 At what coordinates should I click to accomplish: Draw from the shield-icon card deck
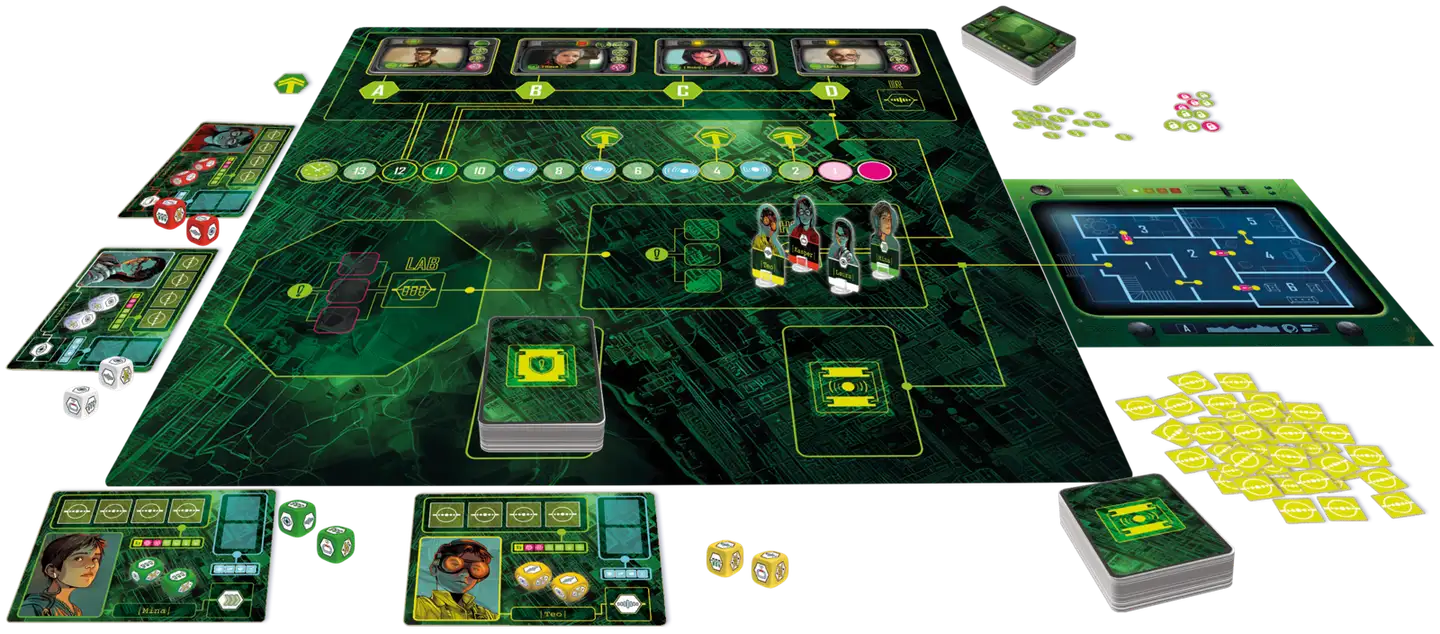pyautogui.click(x=537, y=383)
